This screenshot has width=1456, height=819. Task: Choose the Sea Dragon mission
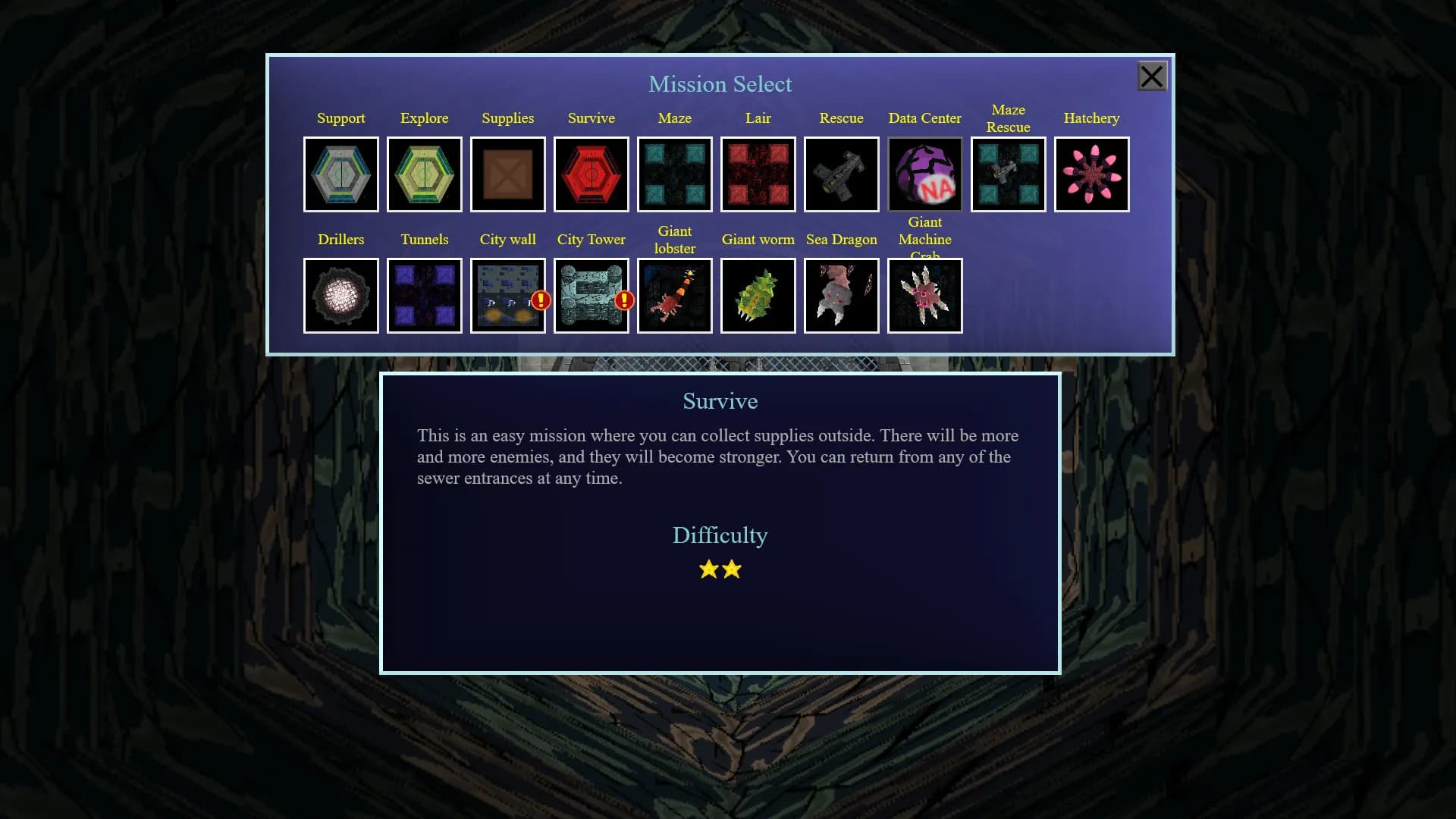(x=842, y=296)
